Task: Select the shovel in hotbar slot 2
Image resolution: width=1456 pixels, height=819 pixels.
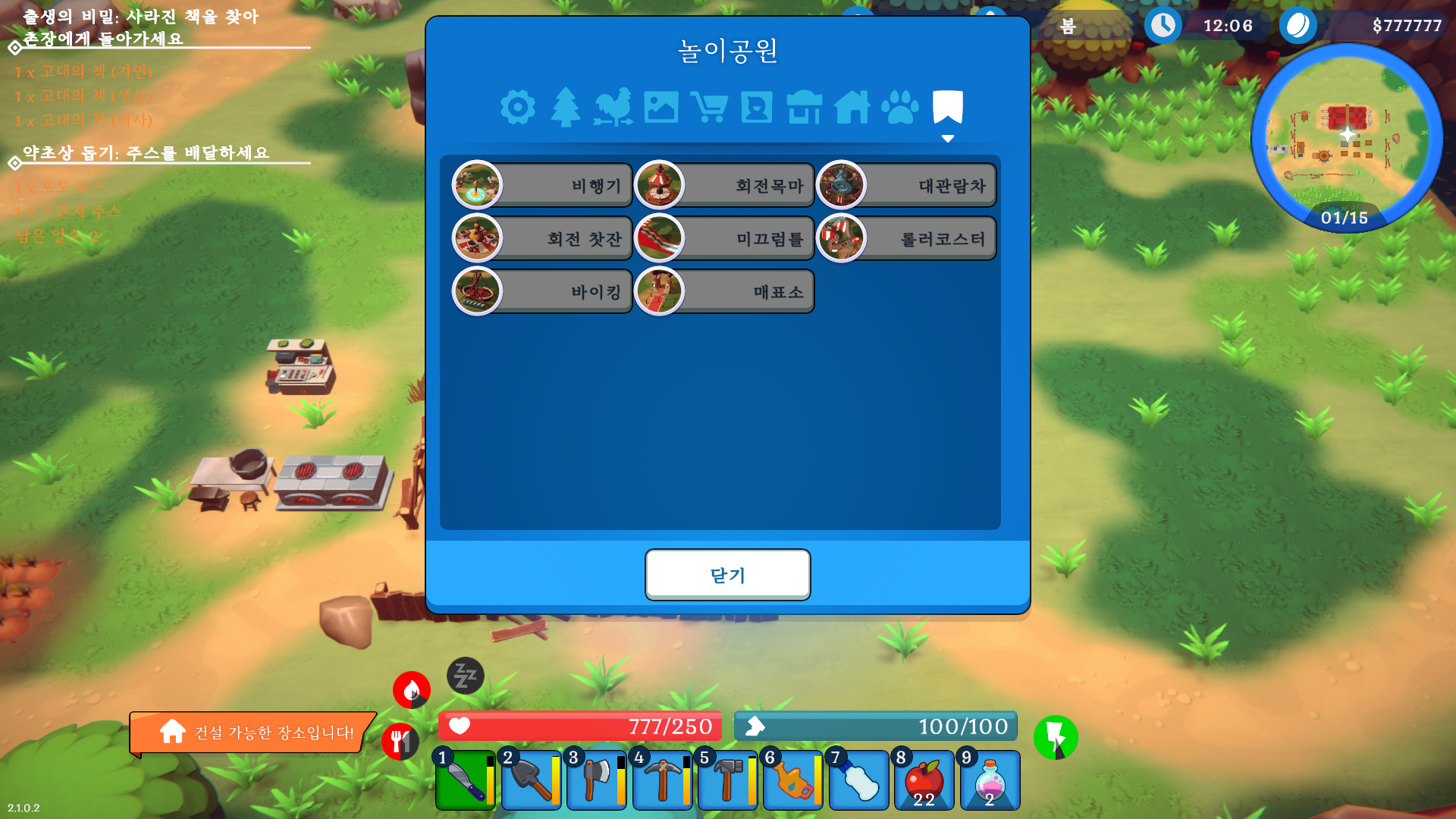Action: point(531,781)
